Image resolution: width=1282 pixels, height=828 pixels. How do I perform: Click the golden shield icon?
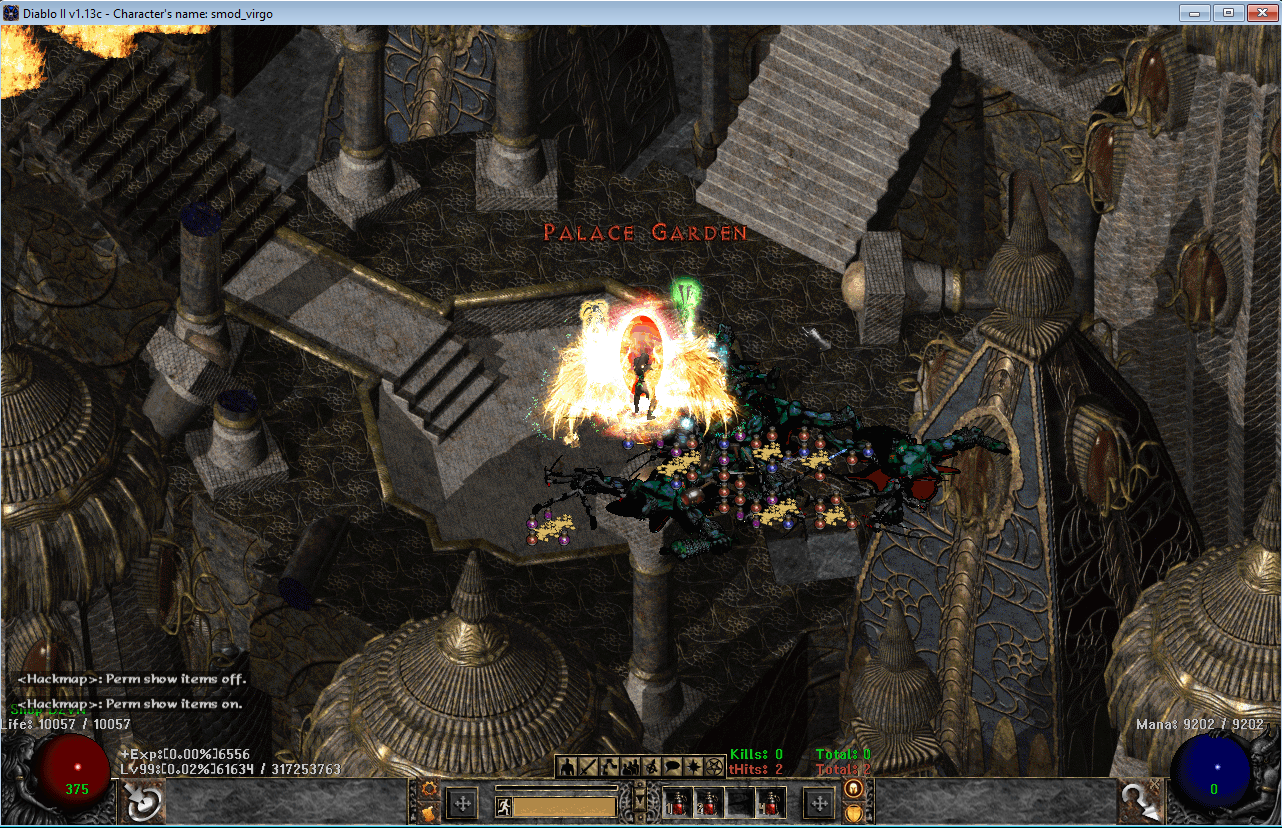coord(853,814)
